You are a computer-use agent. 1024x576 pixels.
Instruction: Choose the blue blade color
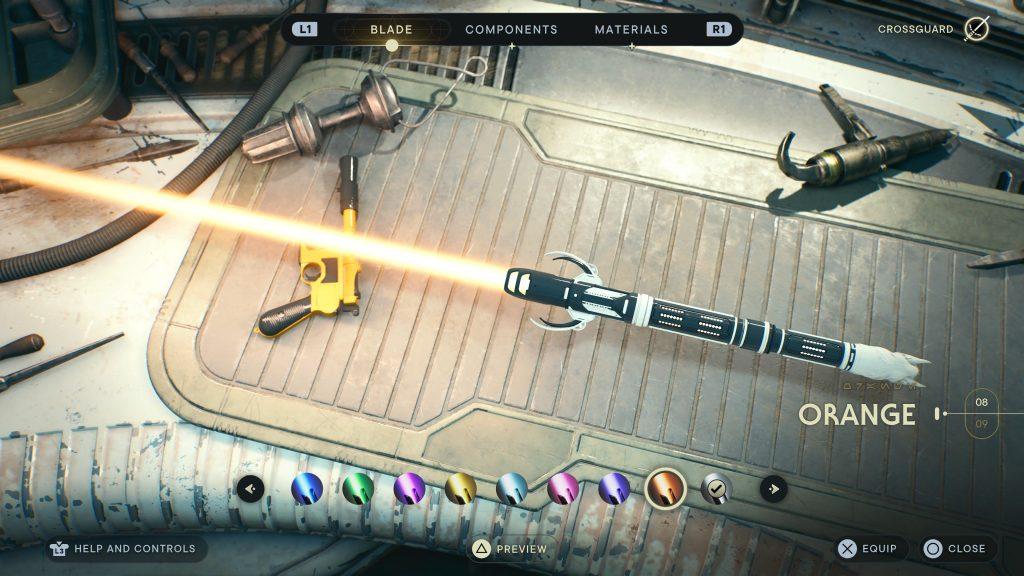[307, 489]
